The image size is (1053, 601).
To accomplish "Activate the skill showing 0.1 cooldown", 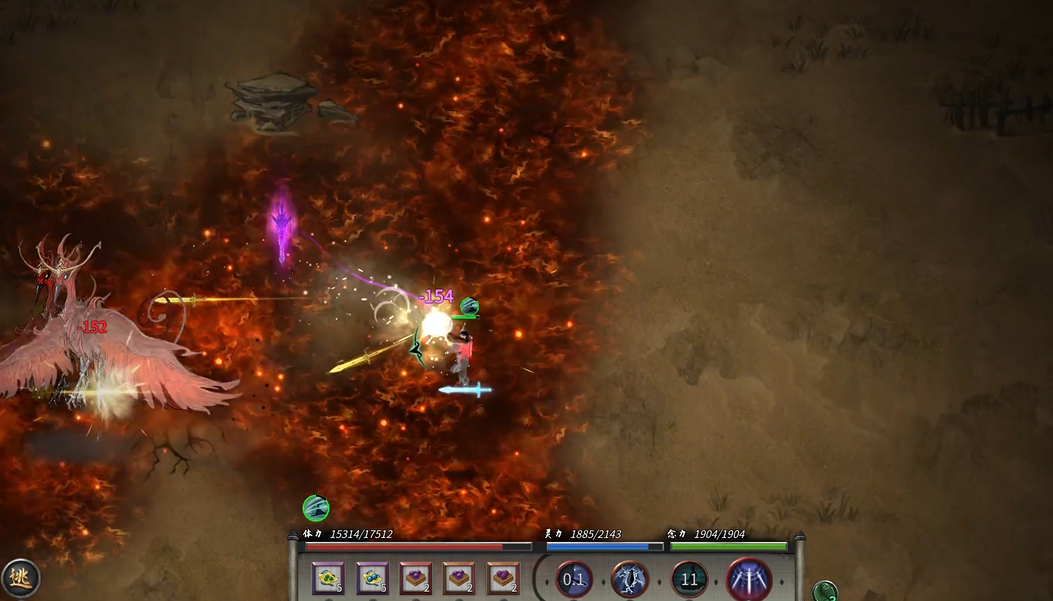I will click(x=574, y=579).
